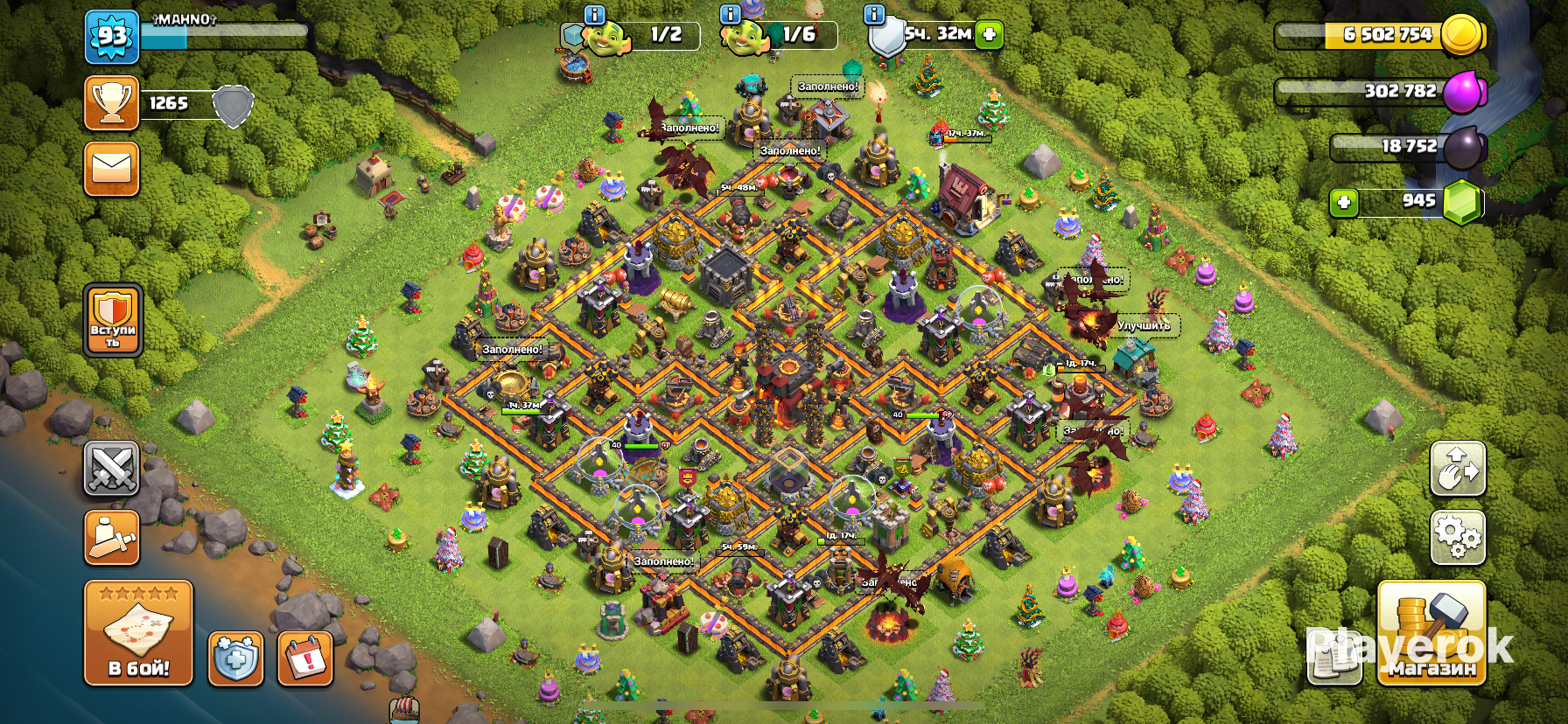Open the В бой! attack button
The image size is (1568, 724).
[138, 633]
